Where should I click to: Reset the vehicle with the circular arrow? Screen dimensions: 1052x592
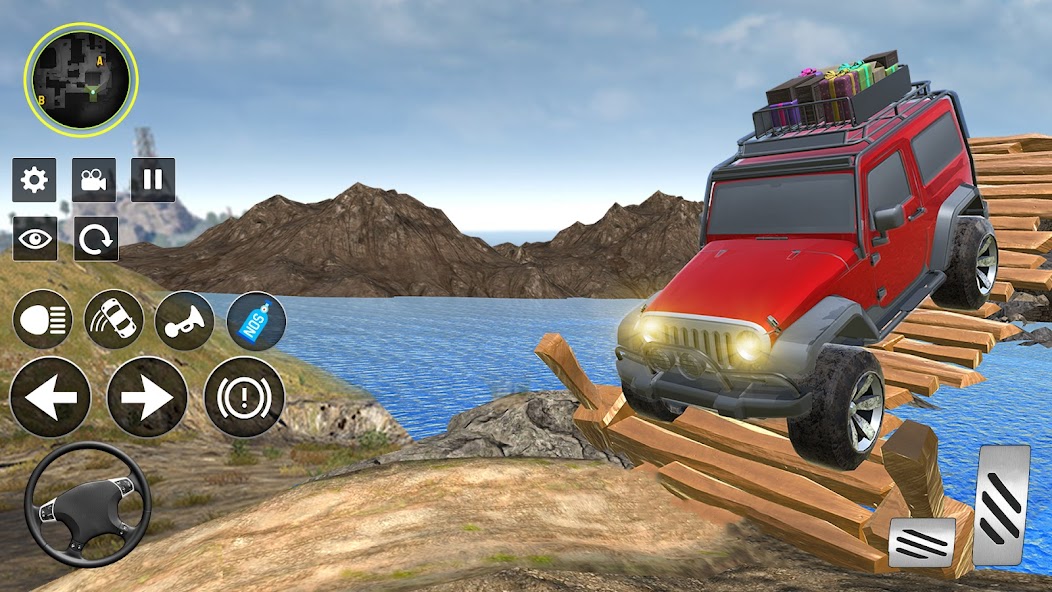[x=96, y=239]
